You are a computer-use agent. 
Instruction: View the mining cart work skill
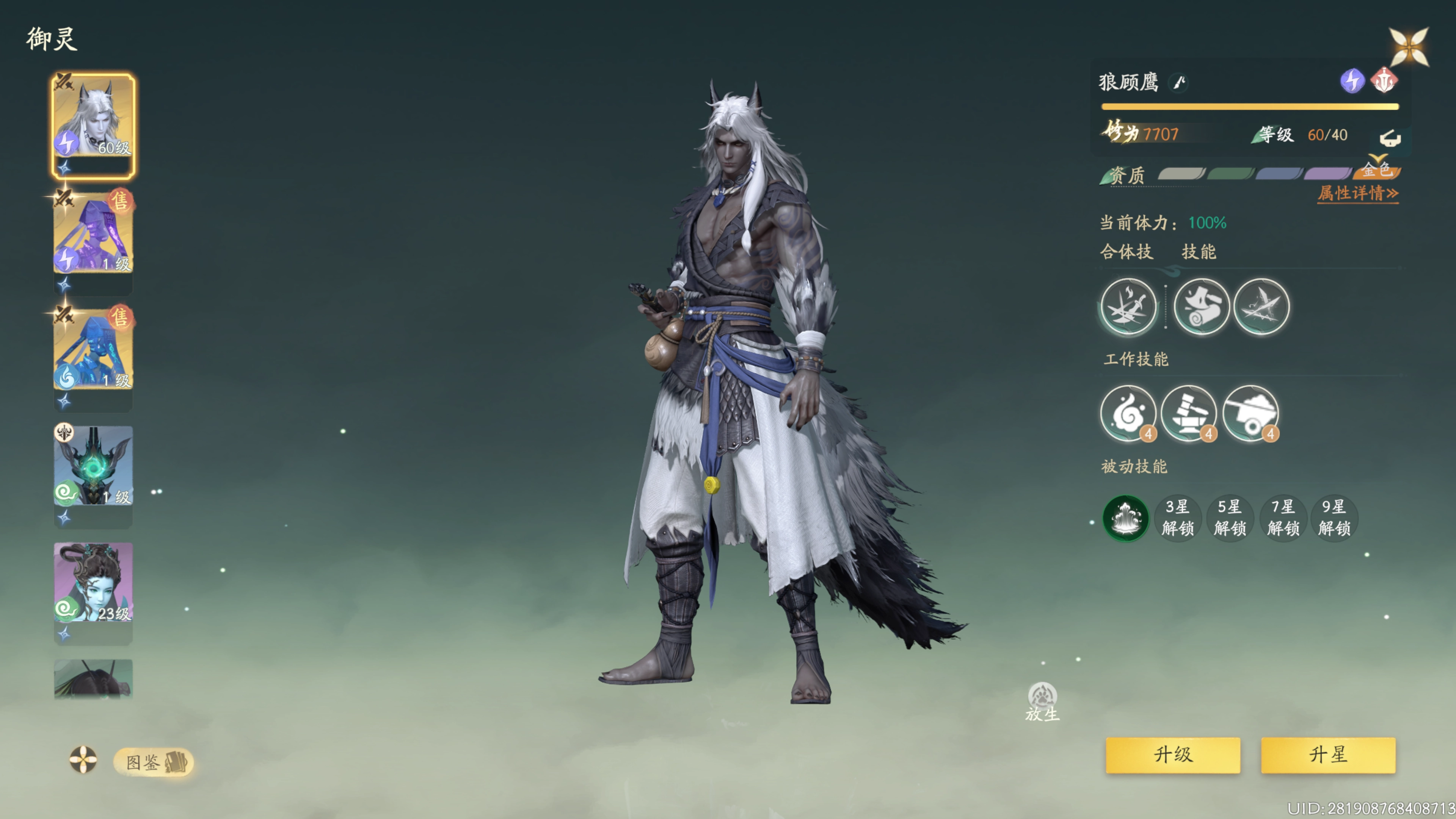coord(1250,413)
